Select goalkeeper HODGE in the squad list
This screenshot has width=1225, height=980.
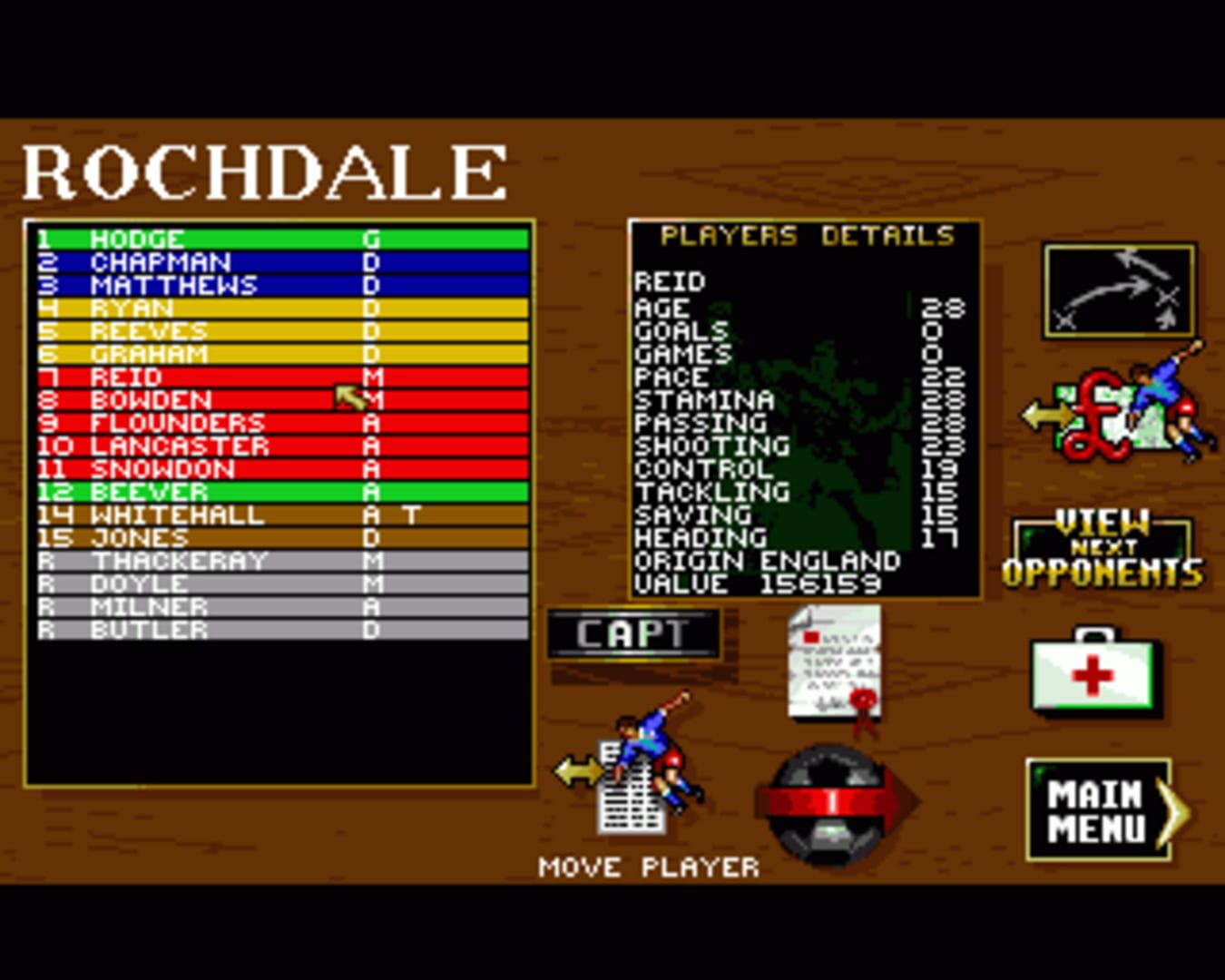(x=181, y=239)
